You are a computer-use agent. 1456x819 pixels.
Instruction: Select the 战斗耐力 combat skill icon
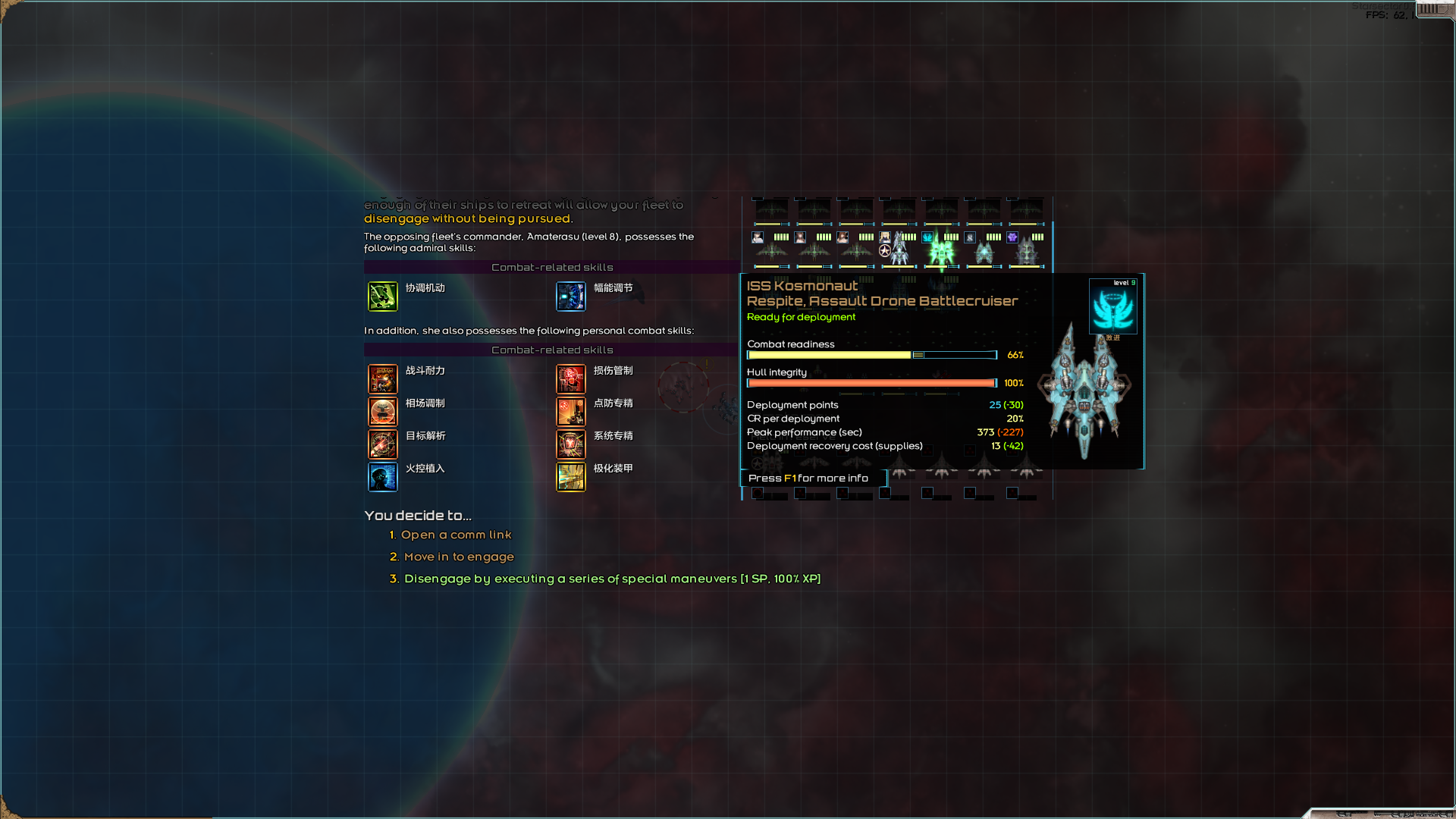pos(383,379)
